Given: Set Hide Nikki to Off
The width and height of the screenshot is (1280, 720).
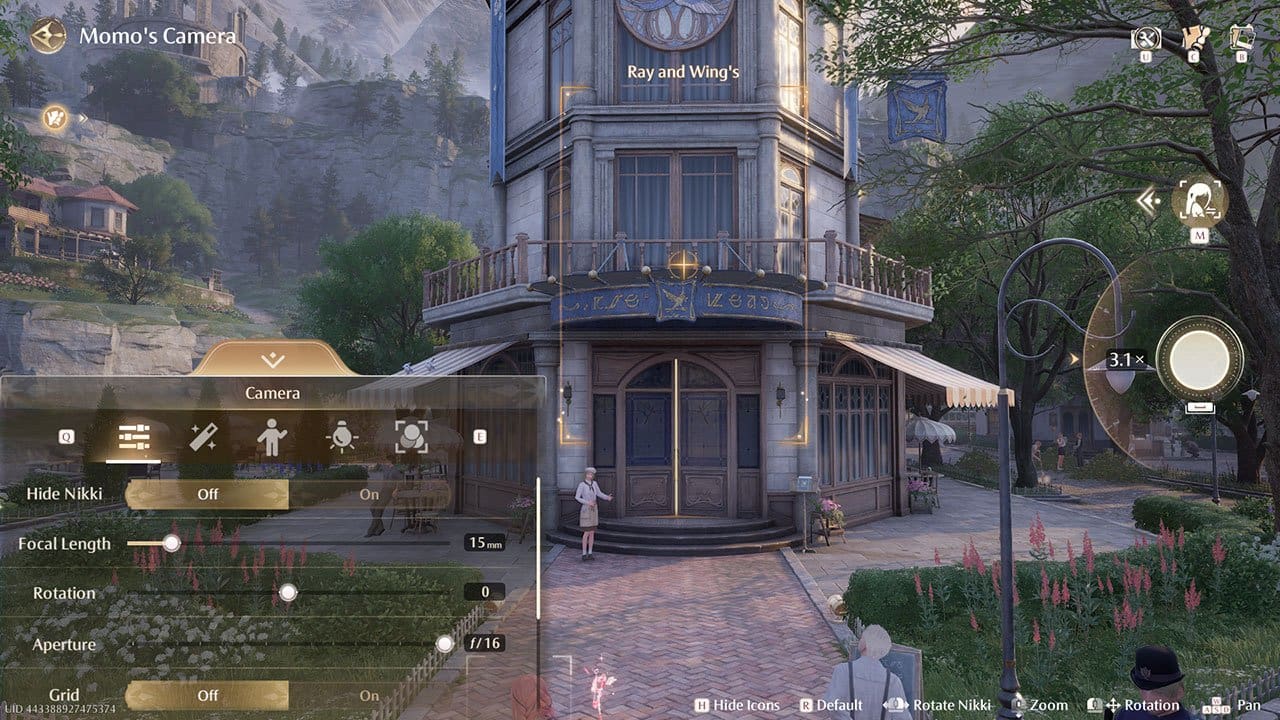Looking at the screenshot, I should pyautogui.click(x=207, y=494).
